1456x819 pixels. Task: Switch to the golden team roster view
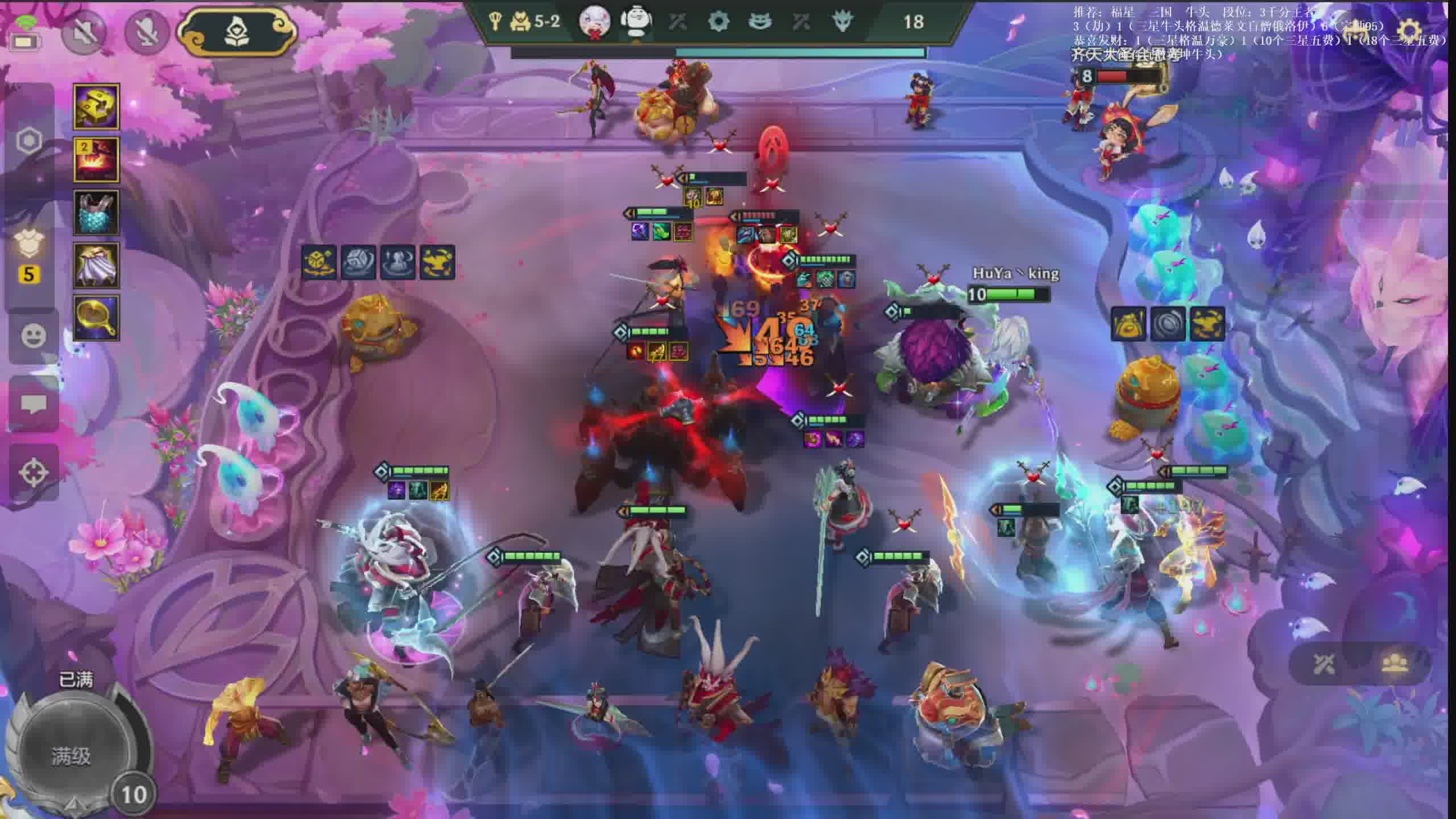(x=1396, y=664)
